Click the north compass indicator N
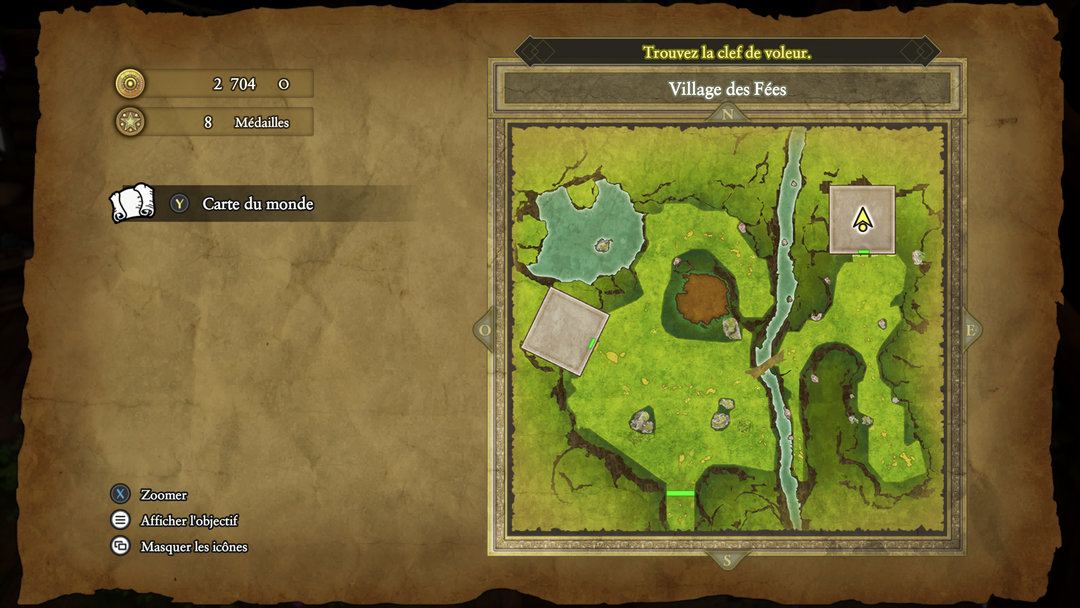The height and width of the screenshot is (608, 1080). click(x=727, y=114)
